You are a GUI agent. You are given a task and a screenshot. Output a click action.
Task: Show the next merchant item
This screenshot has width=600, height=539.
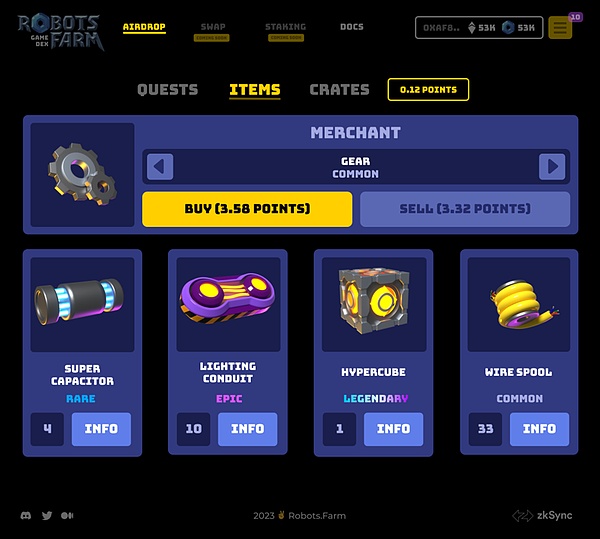(x=552, y=166)
